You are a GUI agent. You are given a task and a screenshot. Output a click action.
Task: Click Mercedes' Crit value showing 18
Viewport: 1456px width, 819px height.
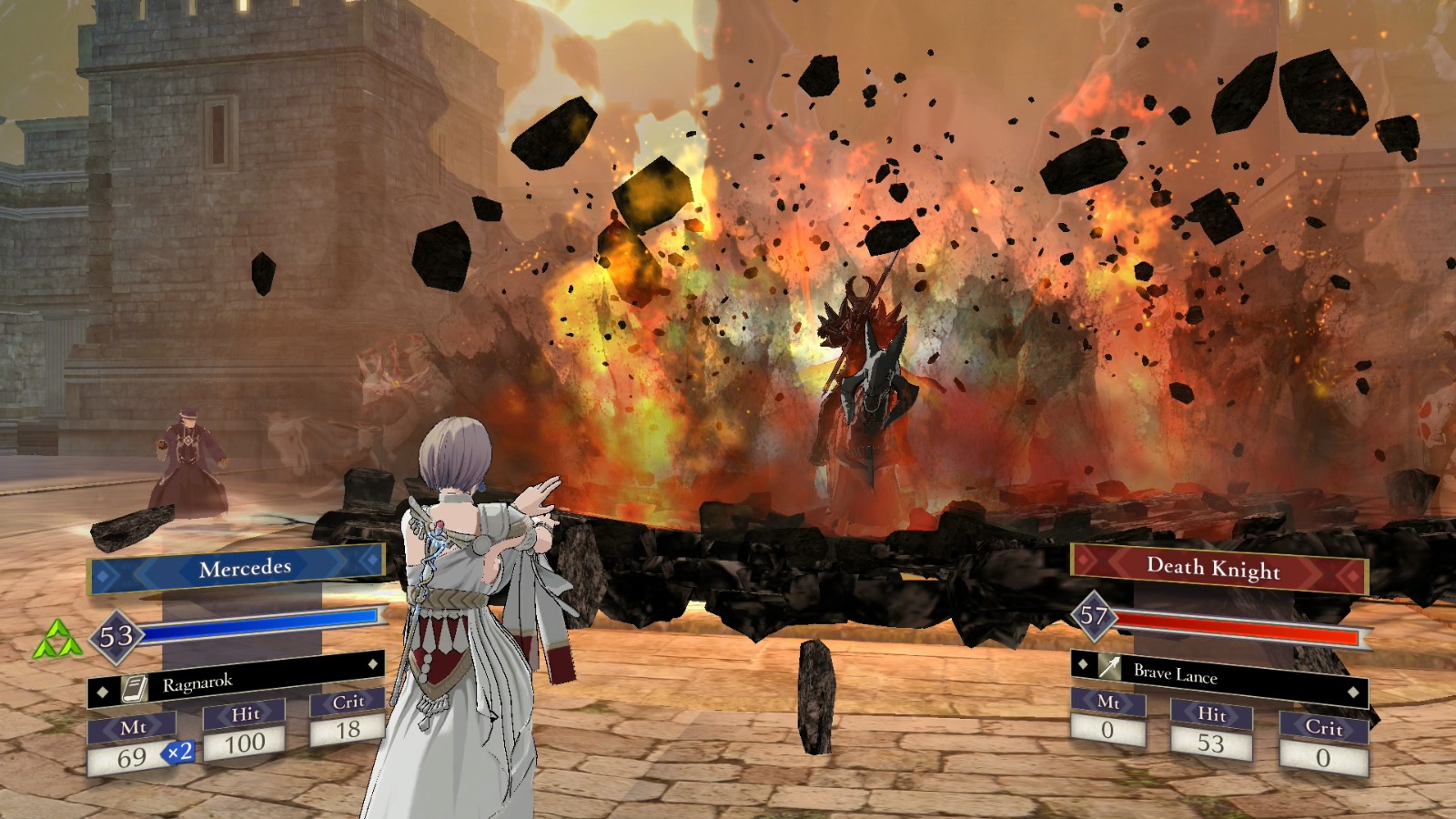coord(350,728)
